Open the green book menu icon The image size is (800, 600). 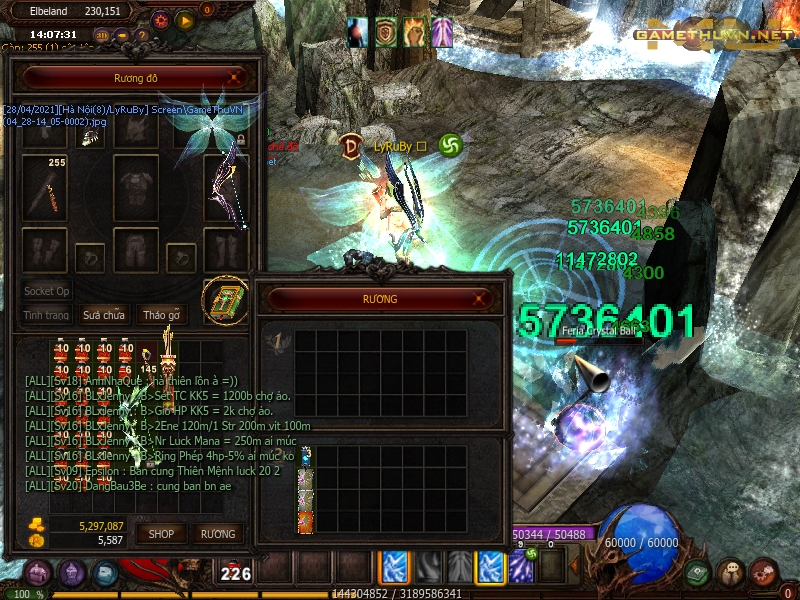pyautogui.click(x=698, y=573)
